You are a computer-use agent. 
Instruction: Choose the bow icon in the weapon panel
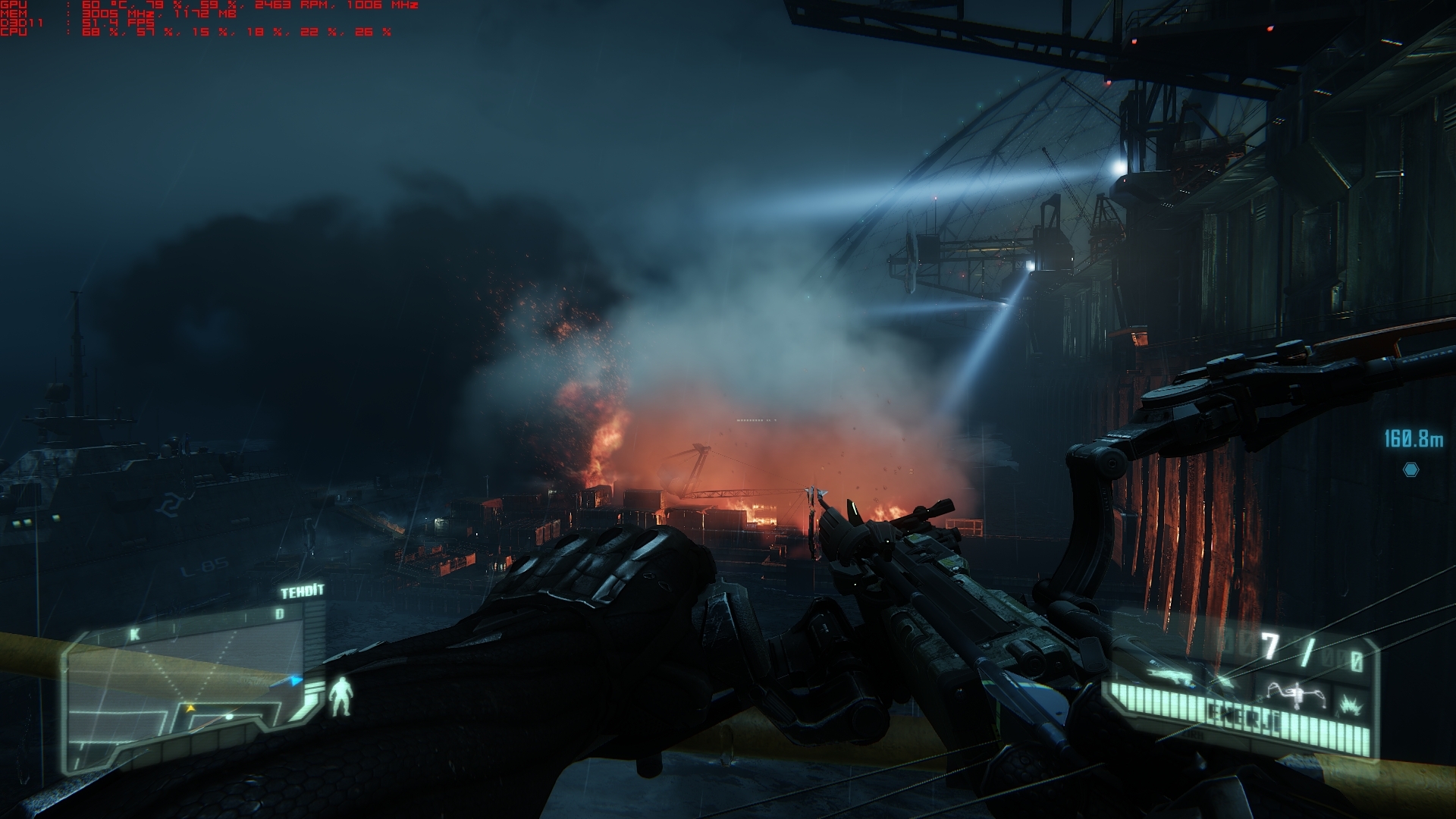pyautogui.click(x=1297, y=693)
